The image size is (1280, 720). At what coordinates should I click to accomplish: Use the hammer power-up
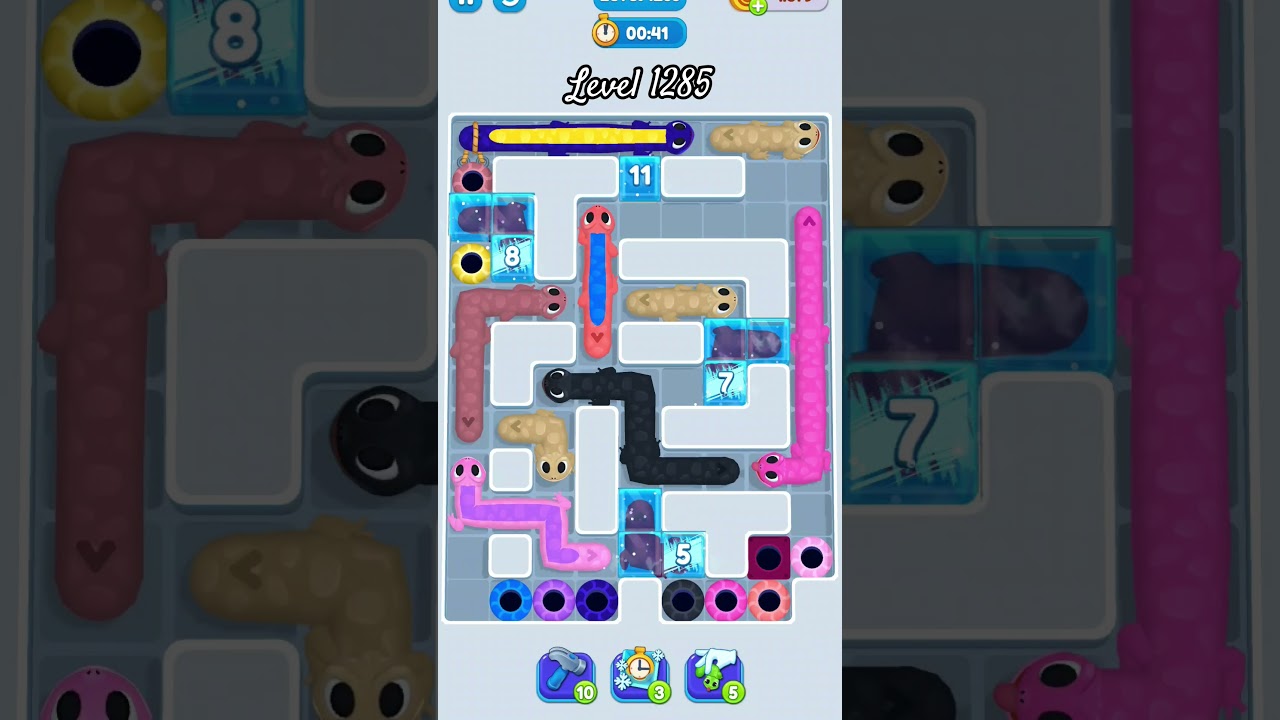pos(566,674)
